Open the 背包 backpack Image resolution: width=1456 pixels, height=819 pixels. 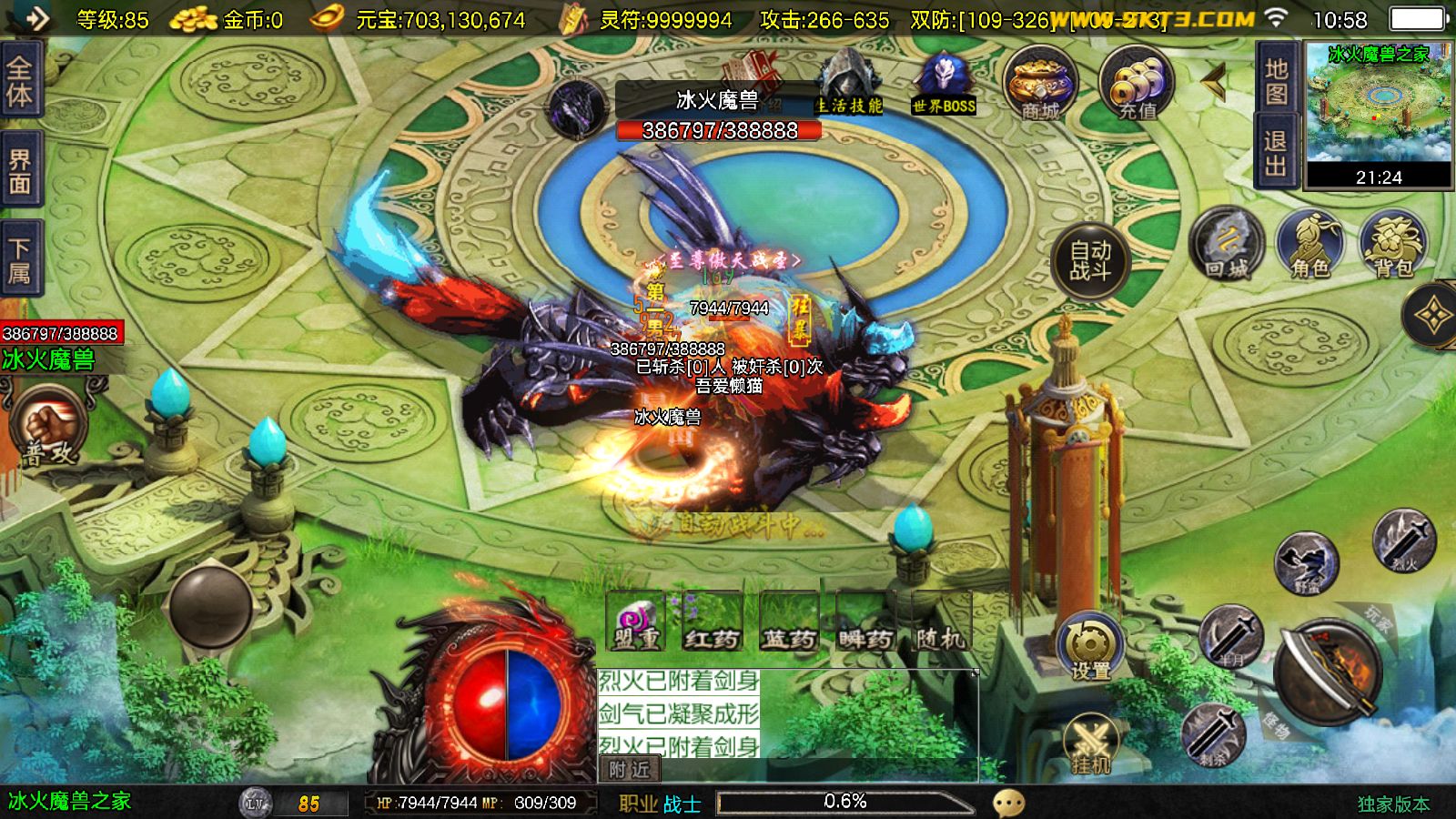[x=1392, y=243]
